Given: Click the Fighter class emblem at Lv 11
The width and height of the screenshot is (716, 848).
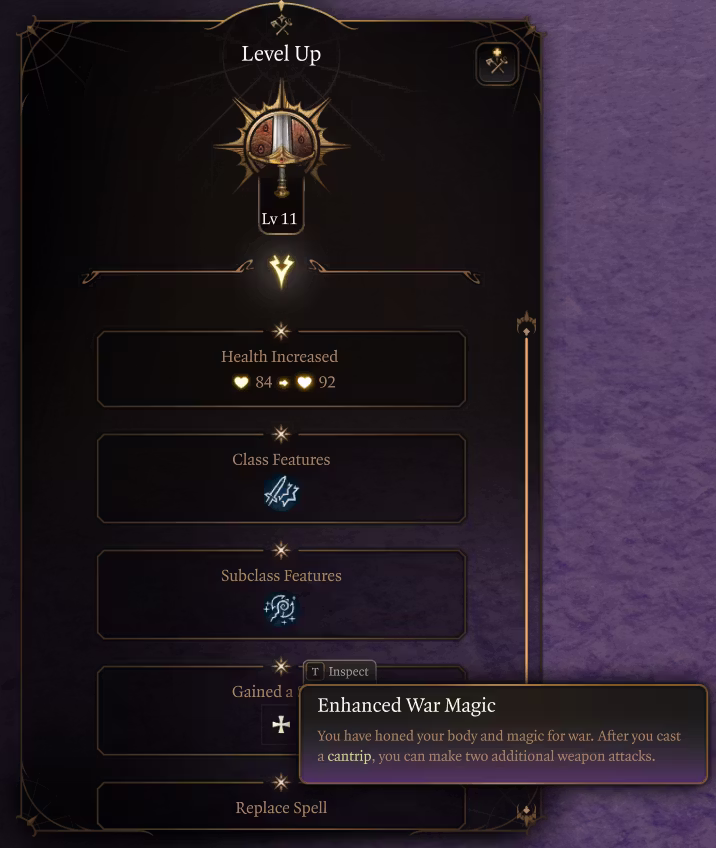Looking at the screenshot, I should click(281, 147).
